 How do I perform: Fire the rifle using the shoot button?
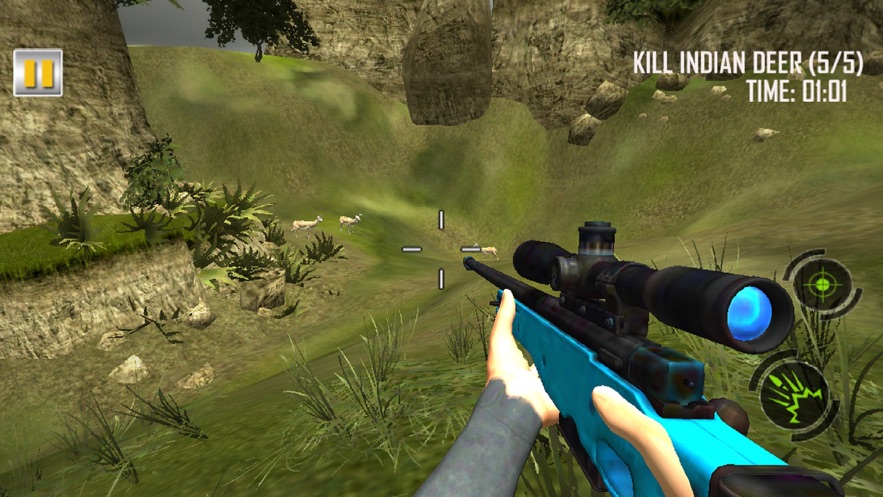click(796, 392)
